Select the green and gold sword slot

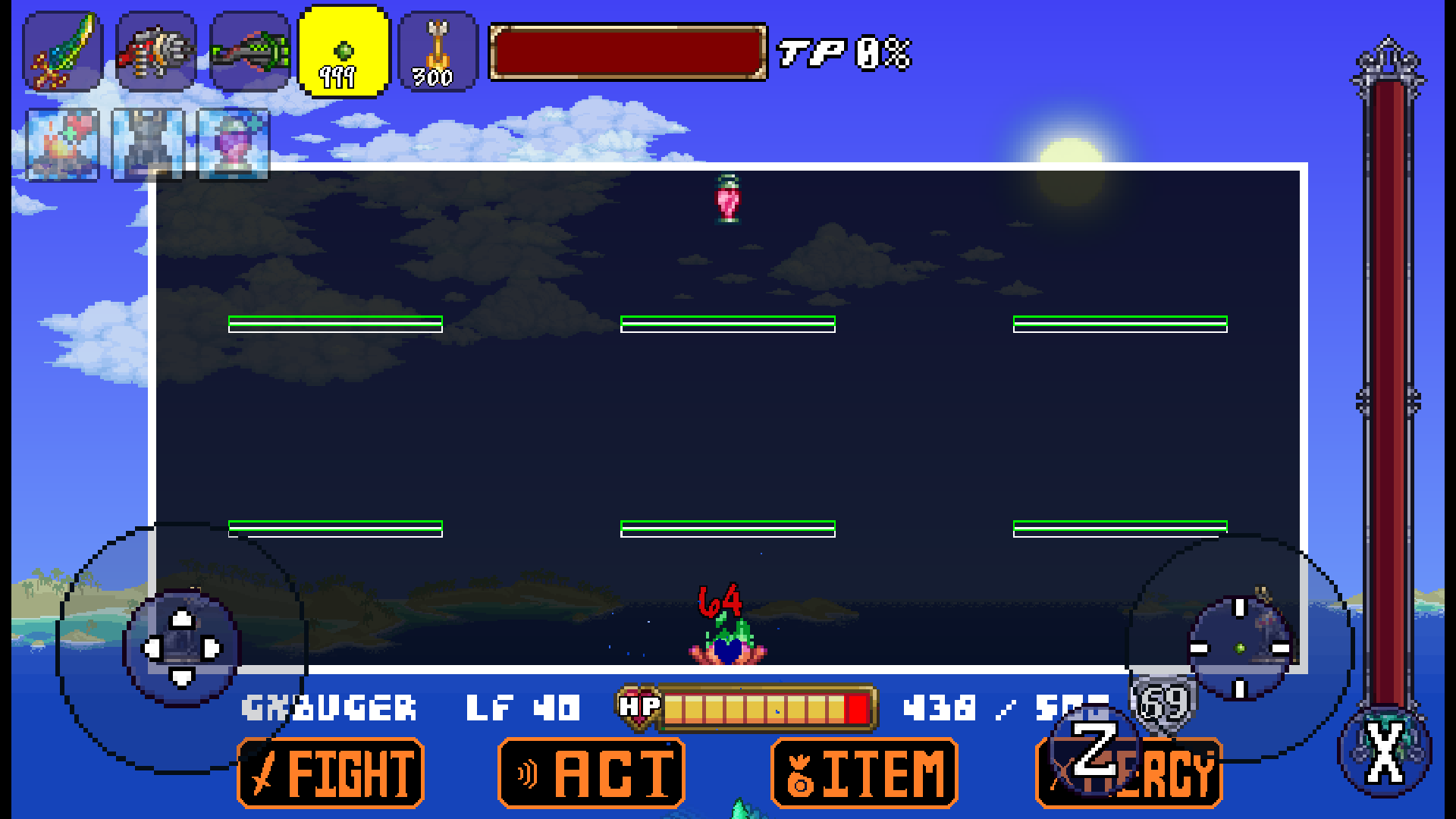(x=63, y=52)
